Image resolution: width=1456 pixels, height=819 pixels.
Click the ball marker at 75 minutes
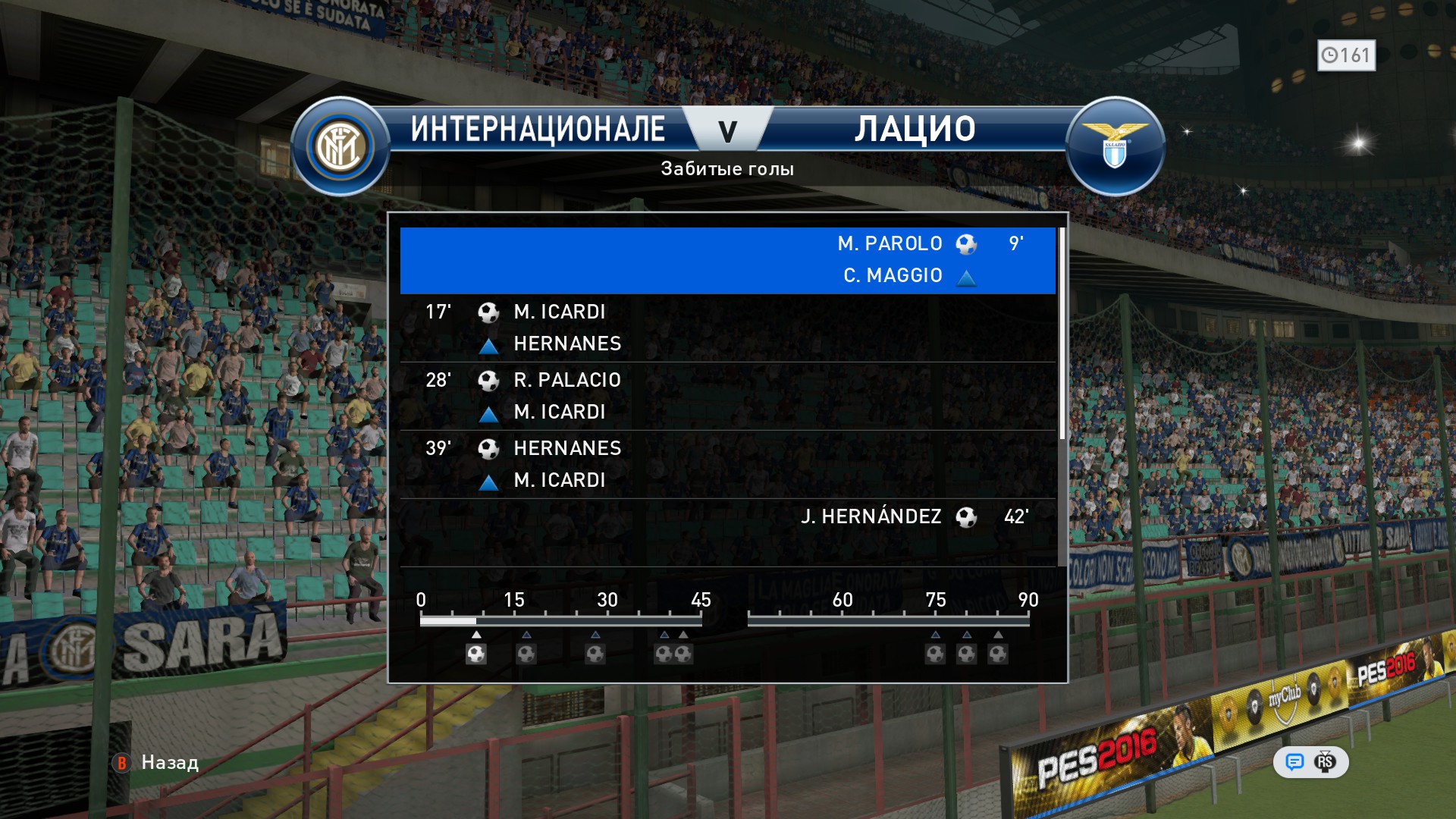[x=935, y=654]
